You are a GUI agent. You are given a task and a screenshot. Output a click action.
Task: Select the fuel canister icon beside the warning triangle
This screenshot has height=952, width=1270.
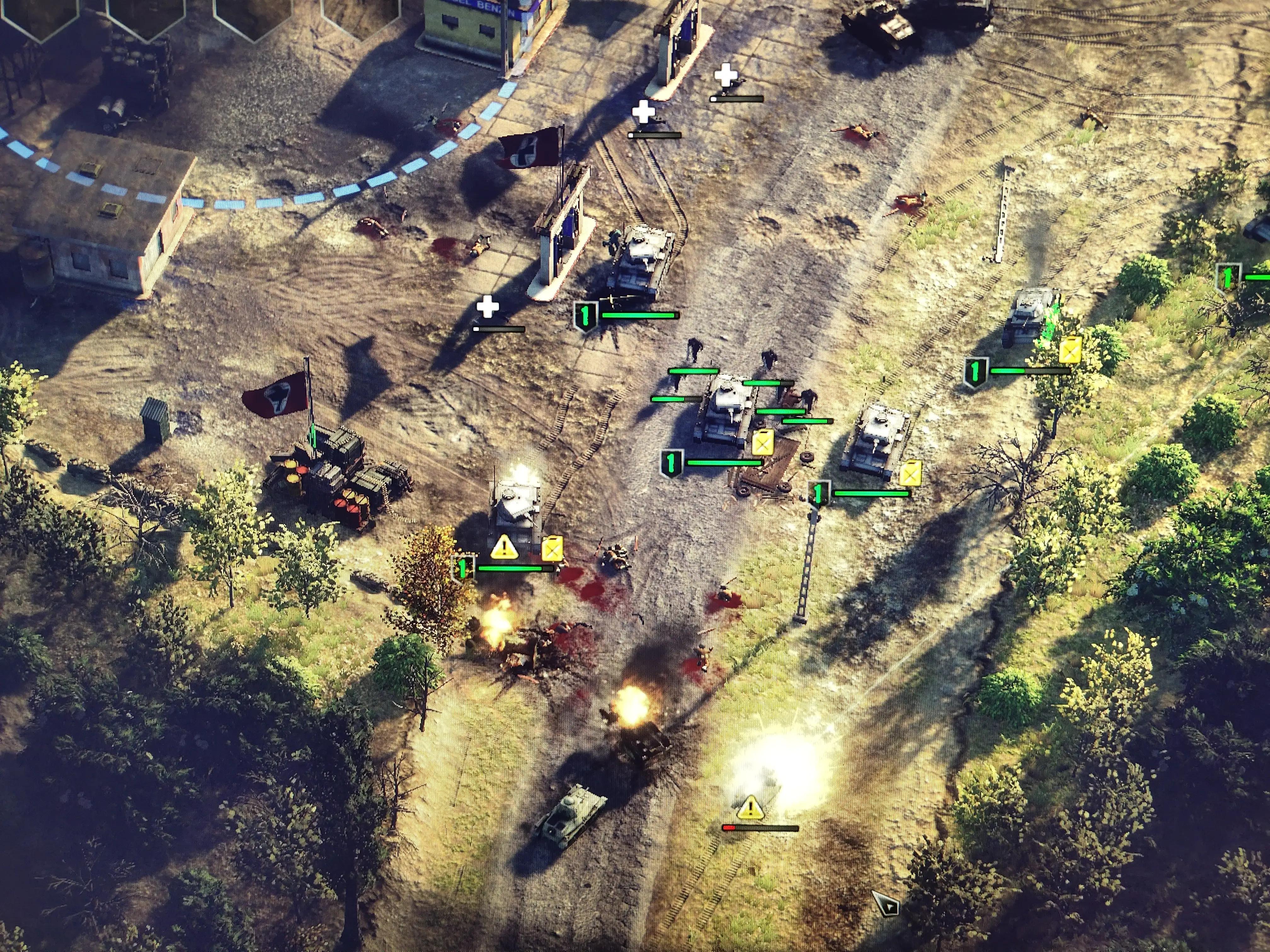[x=552, y=549]
